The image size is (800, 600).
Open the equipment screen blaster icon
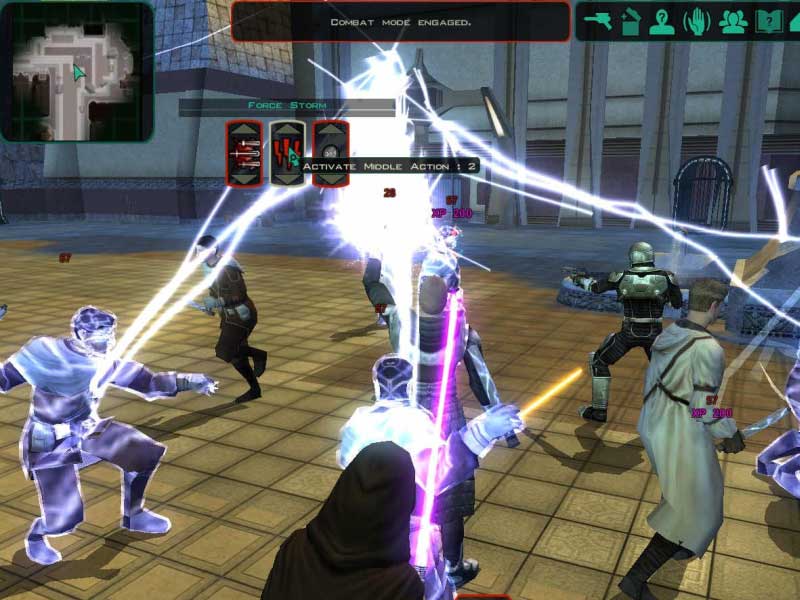(x=598, y=21)
